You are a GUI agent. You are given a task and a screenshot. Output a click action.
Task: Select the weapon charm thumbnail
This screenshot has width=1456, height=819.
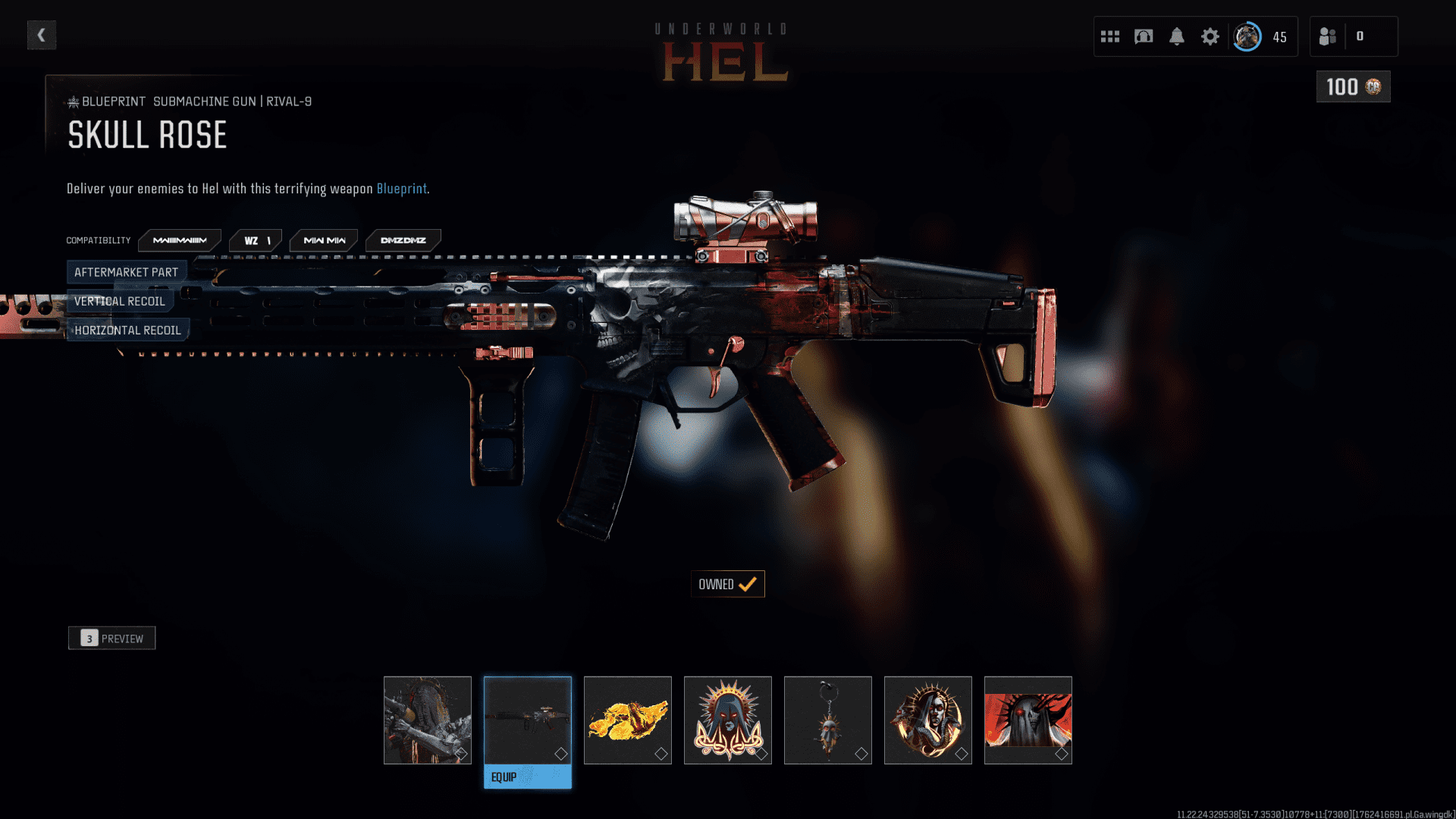[x=828, y=720]
